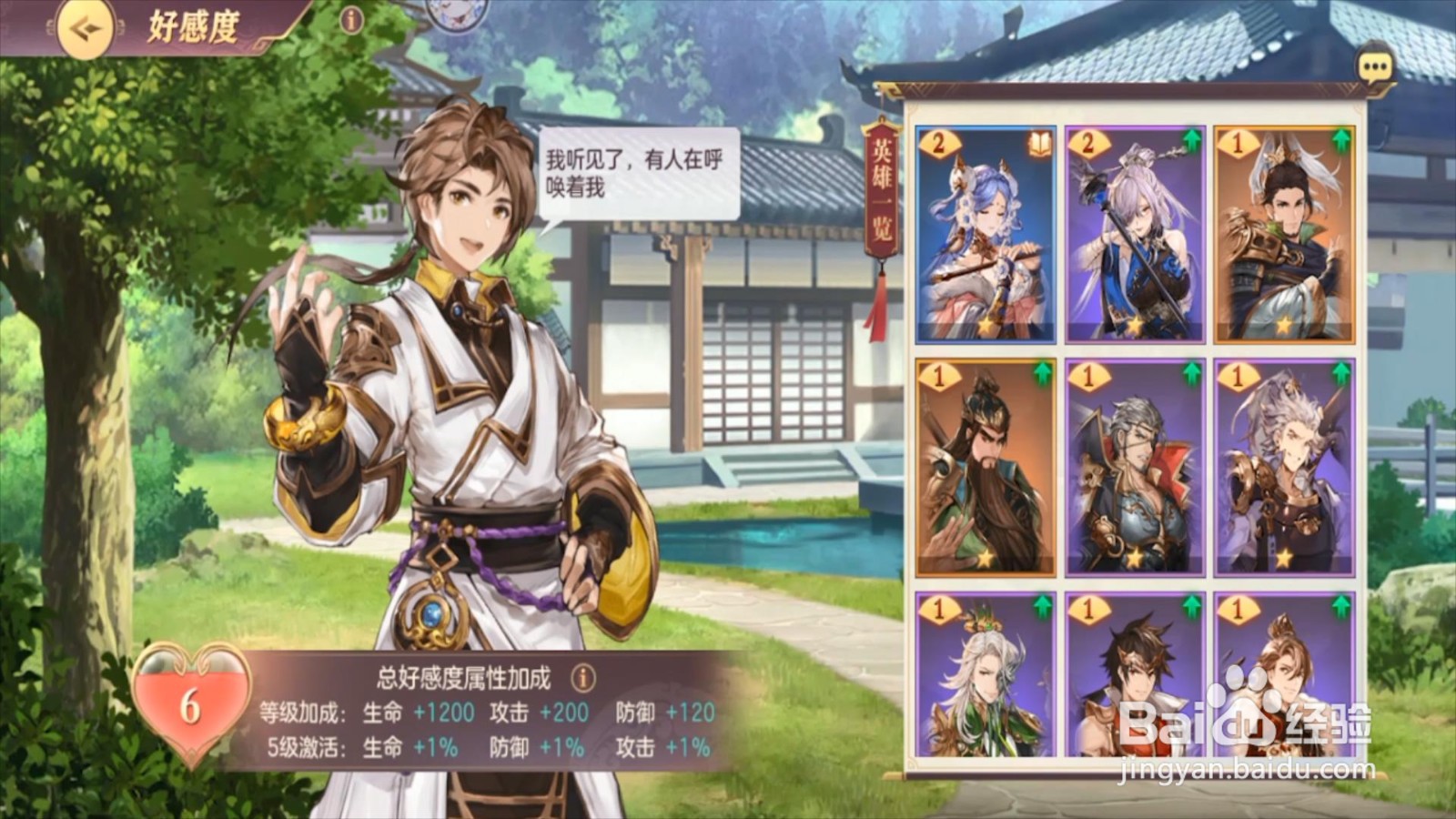Click the book icon on the blue flutist's card

coord(1042,143)
